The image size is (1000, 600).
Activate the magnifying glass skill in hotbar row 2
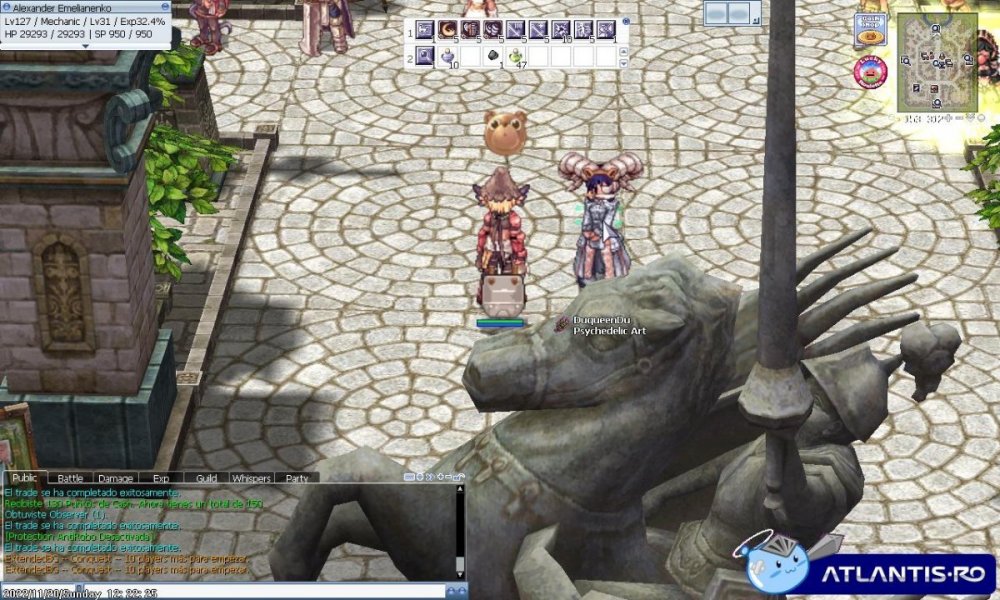click(425, 56)
